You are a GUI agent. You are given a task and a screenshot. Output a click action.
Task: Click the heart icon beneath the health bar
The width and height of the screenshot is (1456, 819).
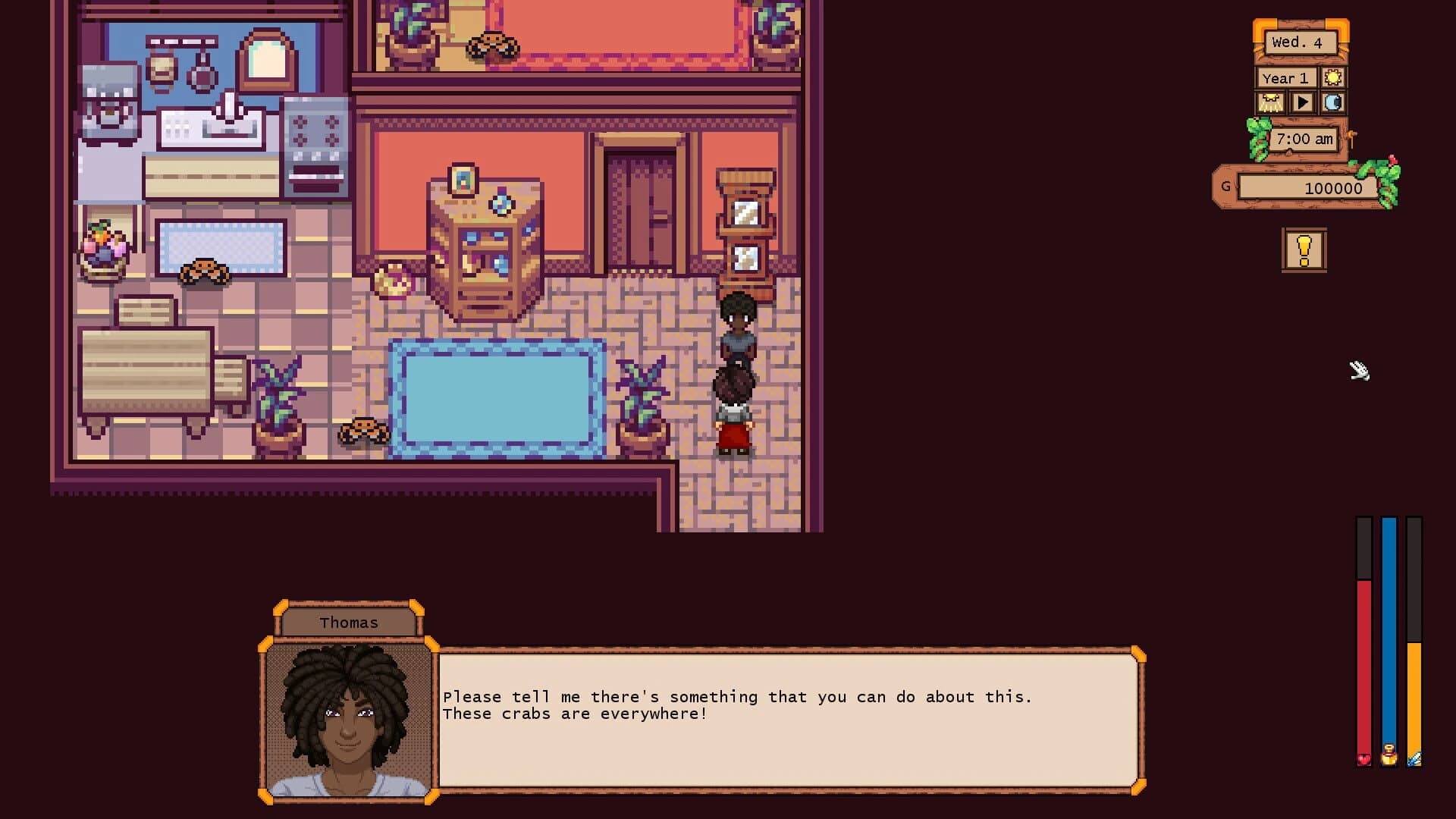click(1364, 759)
